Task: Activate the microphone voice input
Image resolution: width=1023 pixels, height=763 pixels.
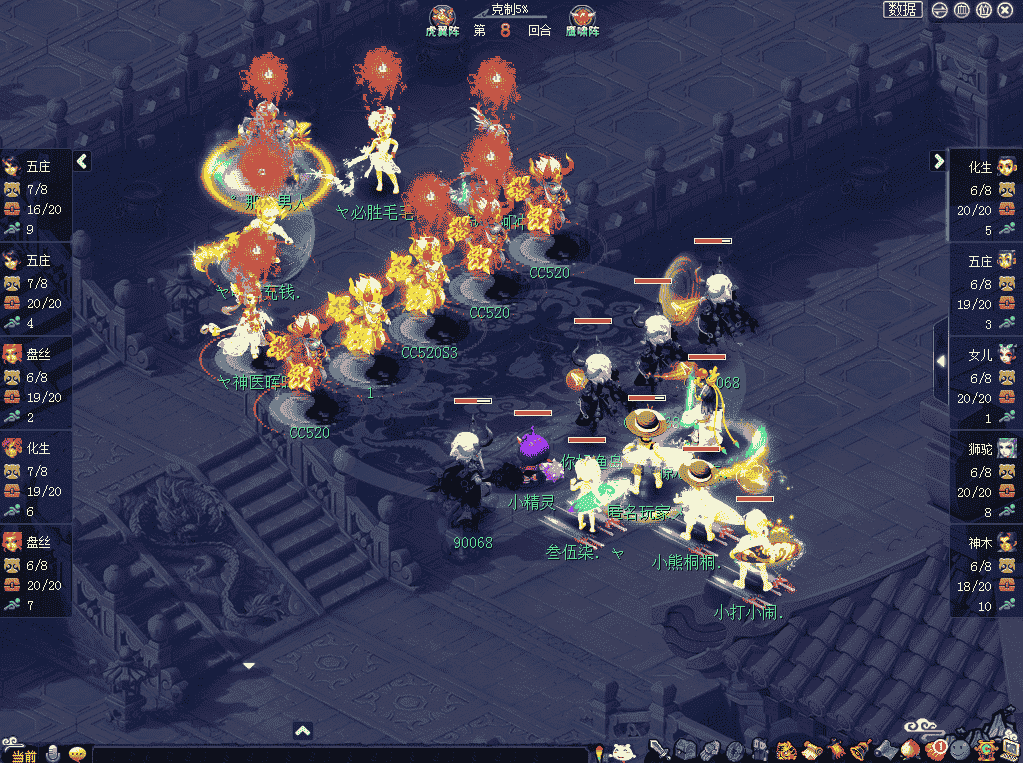Action: tap(52, 754)
